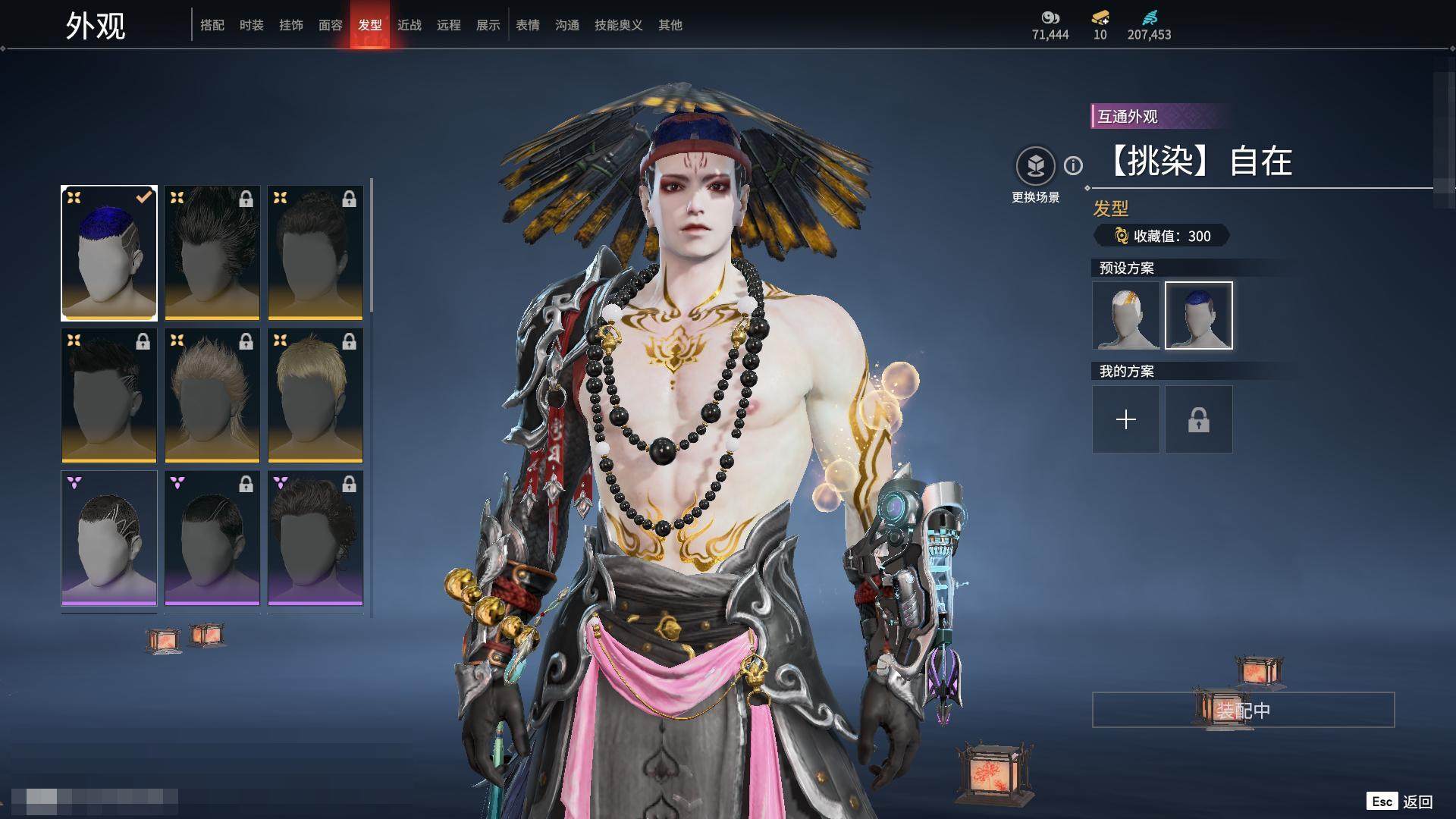Select the 挂饰 tab
This screenshot has width=1456, height=819.
click(291, 25)
